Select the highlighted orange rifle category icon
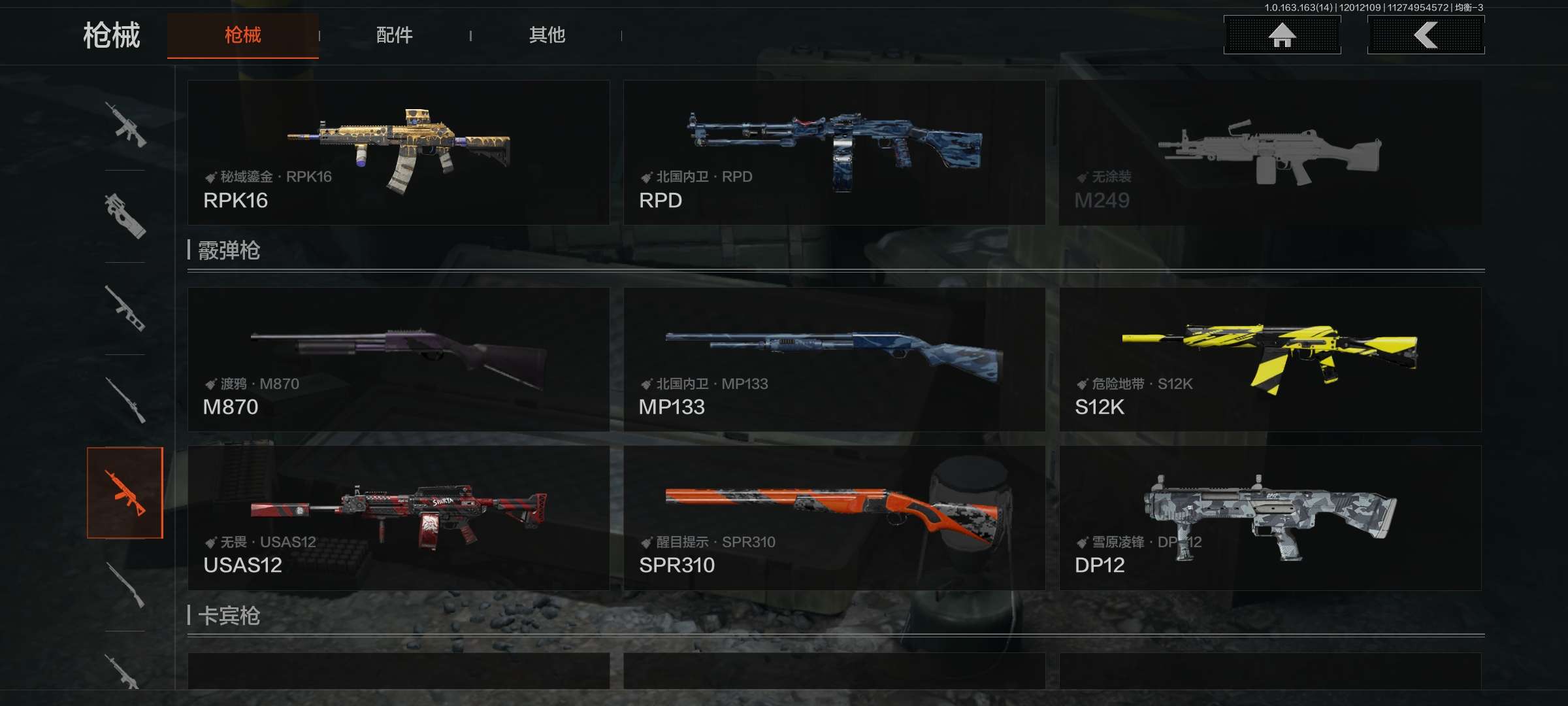 tap(125, 493)
